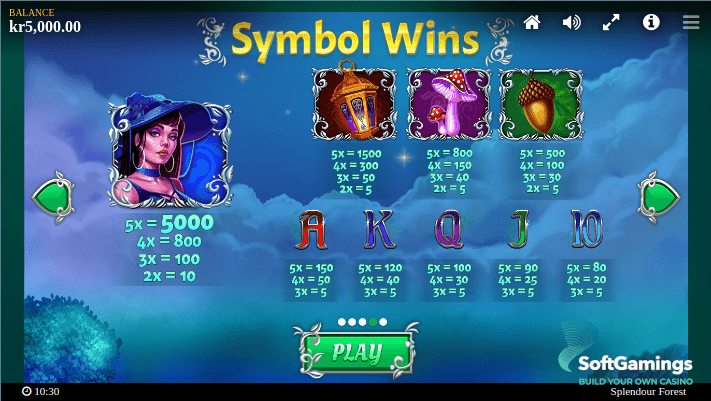Screen dimensions: 711x401
Task: Toggle the game sound
Action: click(x=572, y=22)
